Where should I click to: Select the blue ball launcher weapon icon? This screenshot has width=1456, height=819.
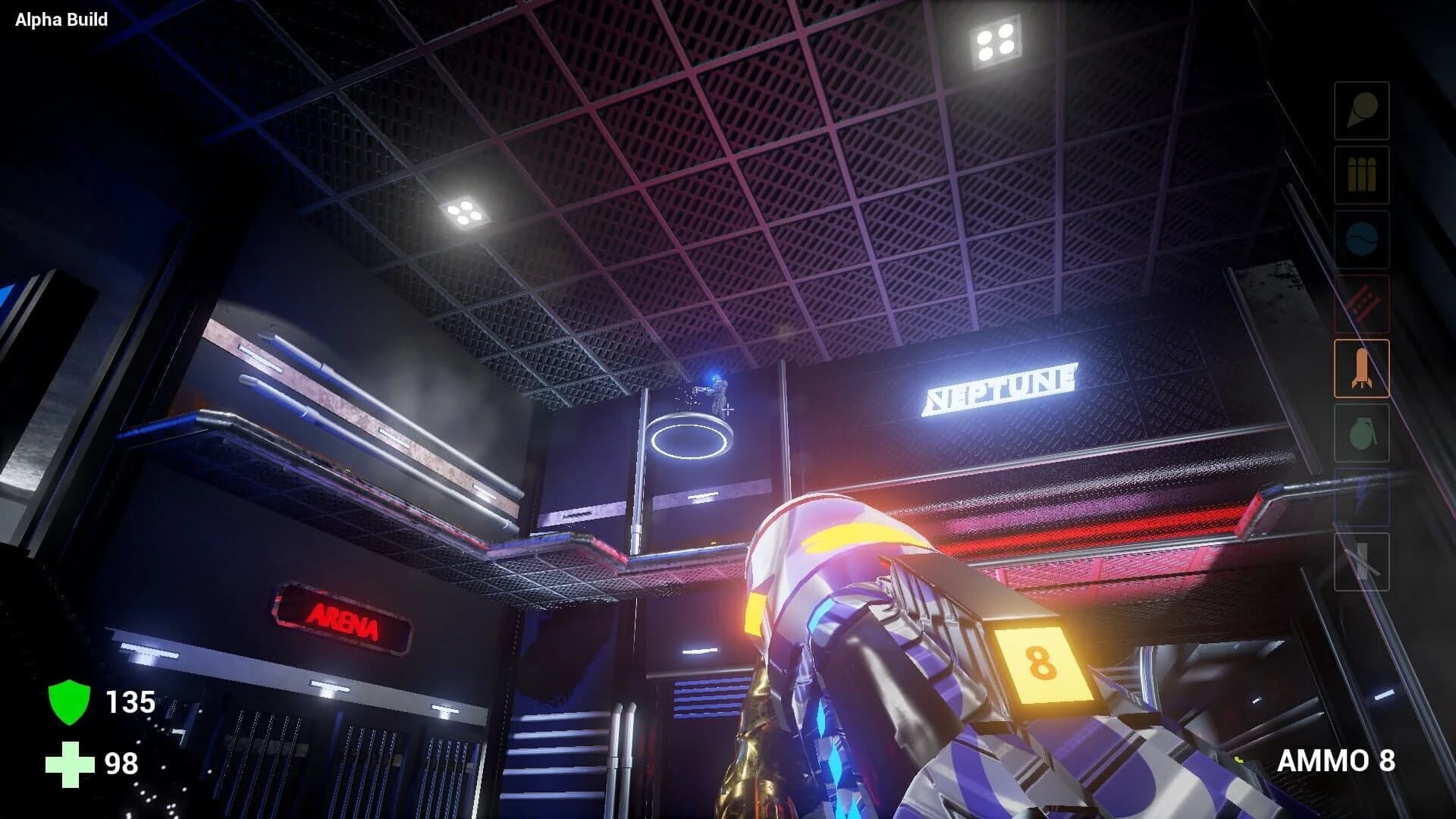(x=1361, y=237)
